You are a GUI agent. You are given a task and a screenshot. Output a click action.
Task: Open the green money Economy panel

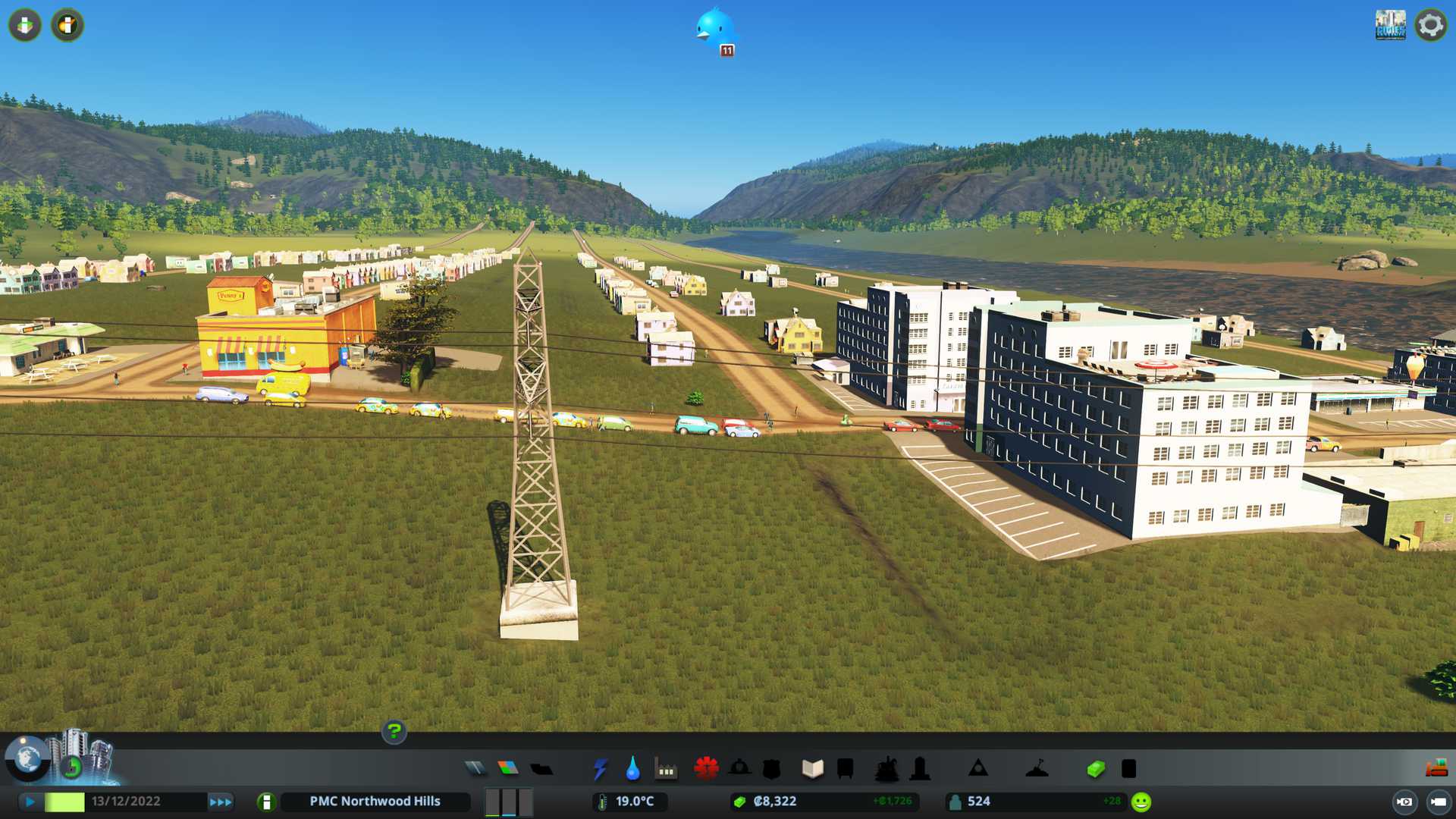click(x=1095, y=769)
